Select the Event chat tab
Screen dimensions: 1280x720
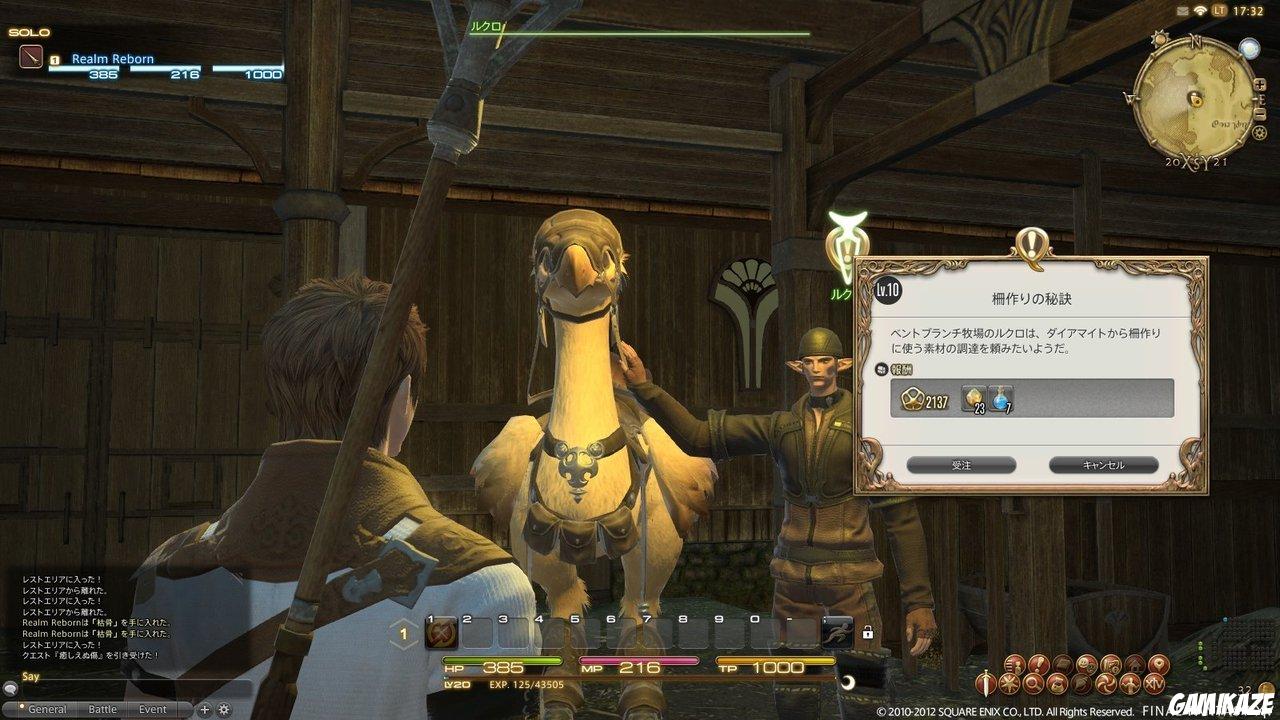point(152,707)
